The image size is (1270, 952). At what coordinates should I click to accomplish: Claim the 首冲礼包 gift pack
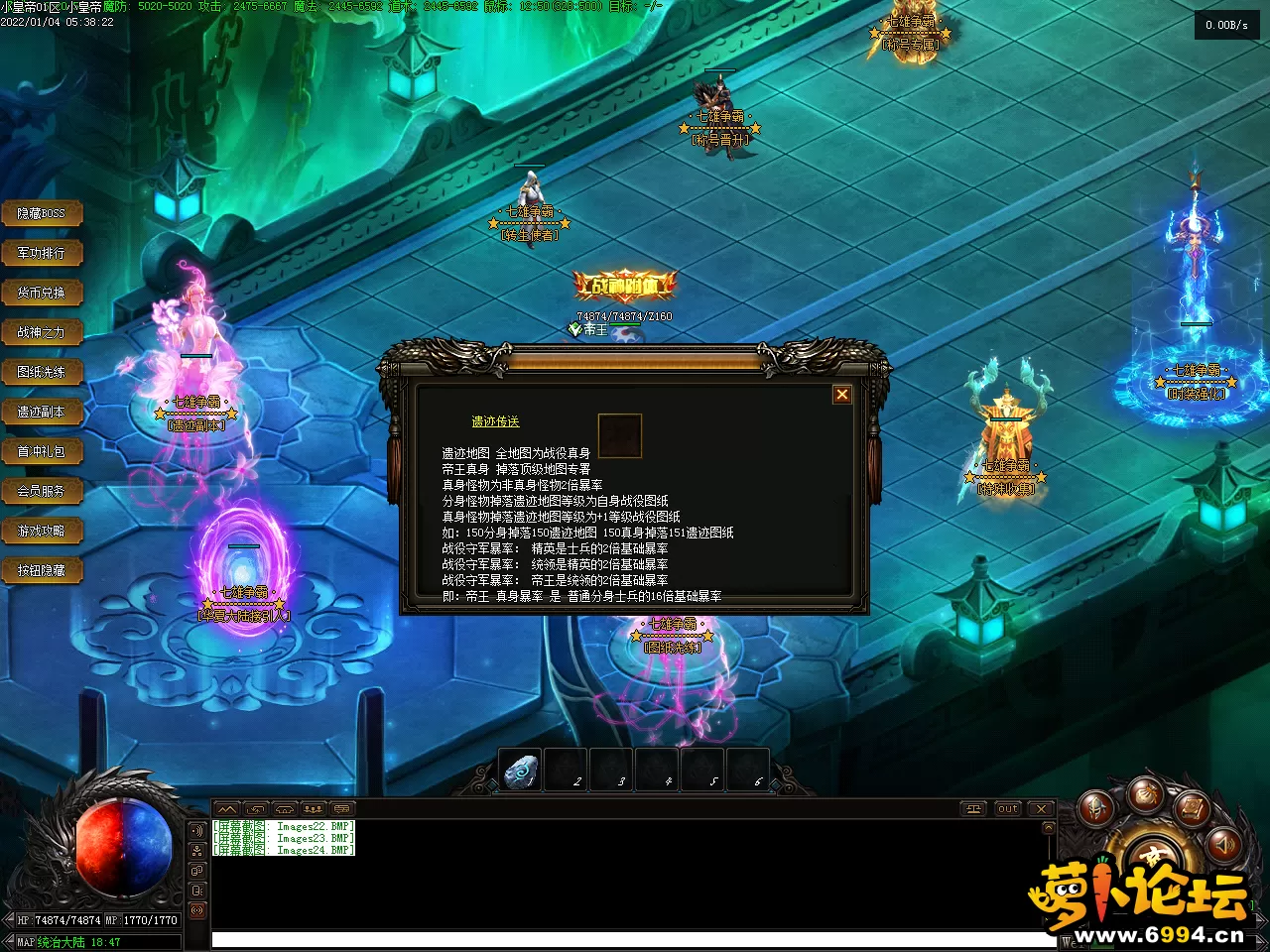tap(41, 451)
